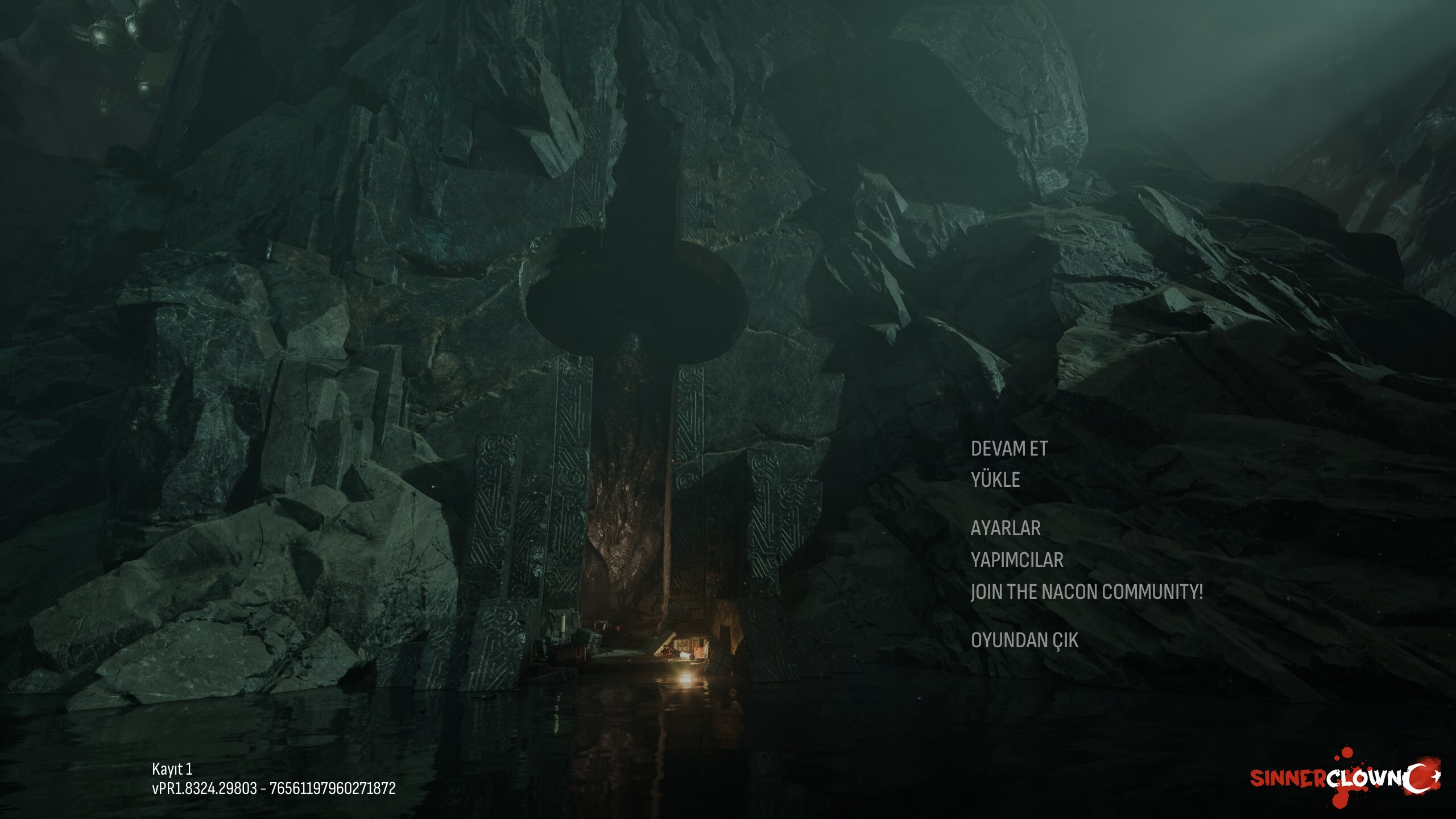Click Join the Nacon Community link
This screenshot has height=819, width=1456.
(1087, 592)
